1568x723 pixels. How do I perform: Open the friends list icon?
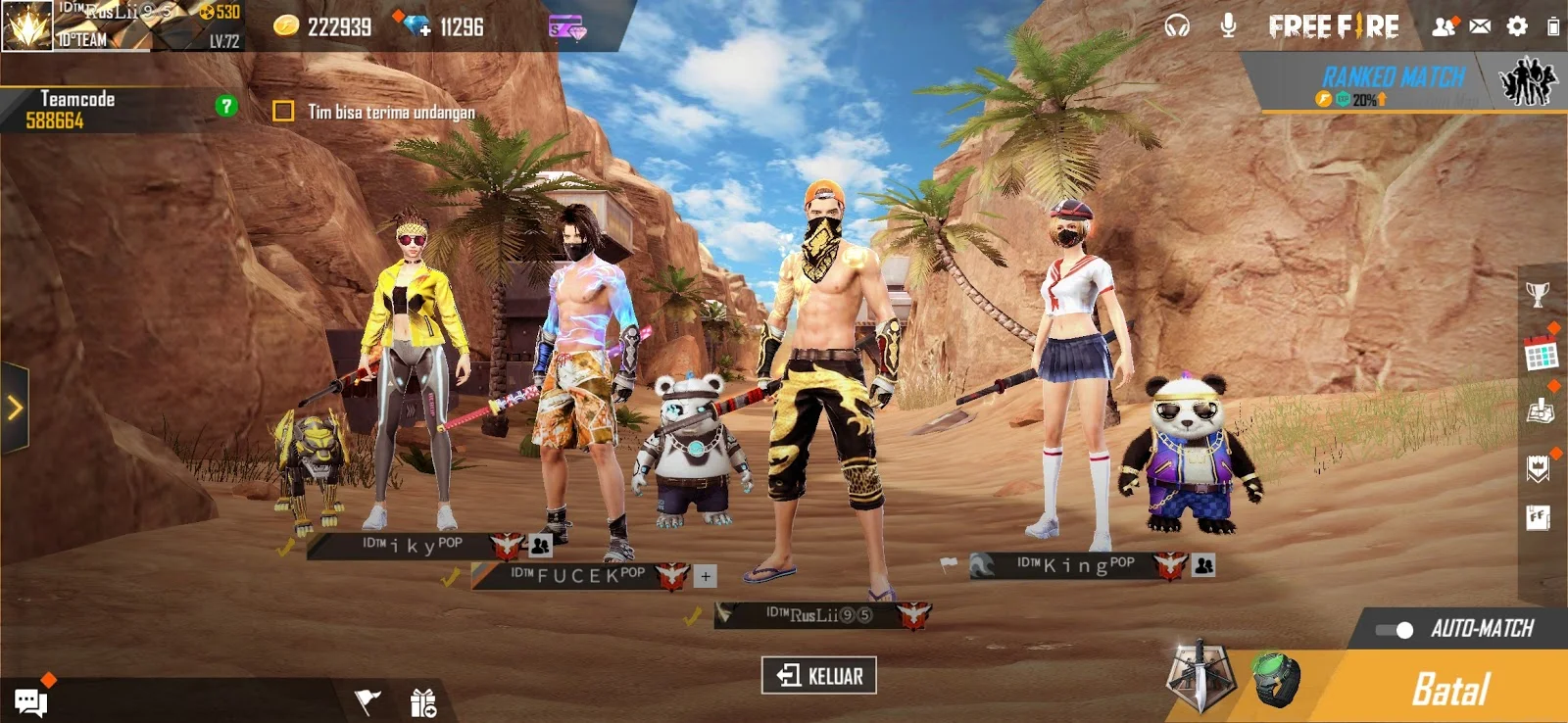(x=1444, y=26)
